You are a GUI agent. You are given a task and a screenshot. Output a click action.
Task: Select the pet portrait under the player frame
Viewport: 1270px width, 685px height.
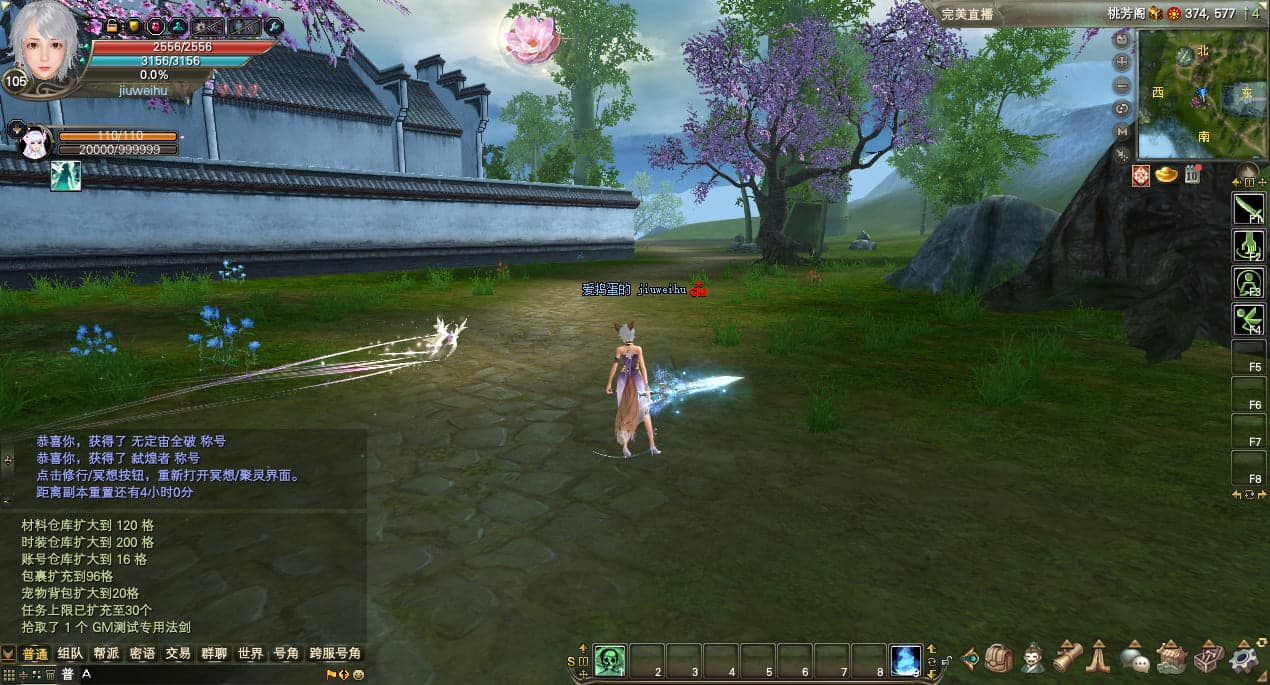pos(34,143)
